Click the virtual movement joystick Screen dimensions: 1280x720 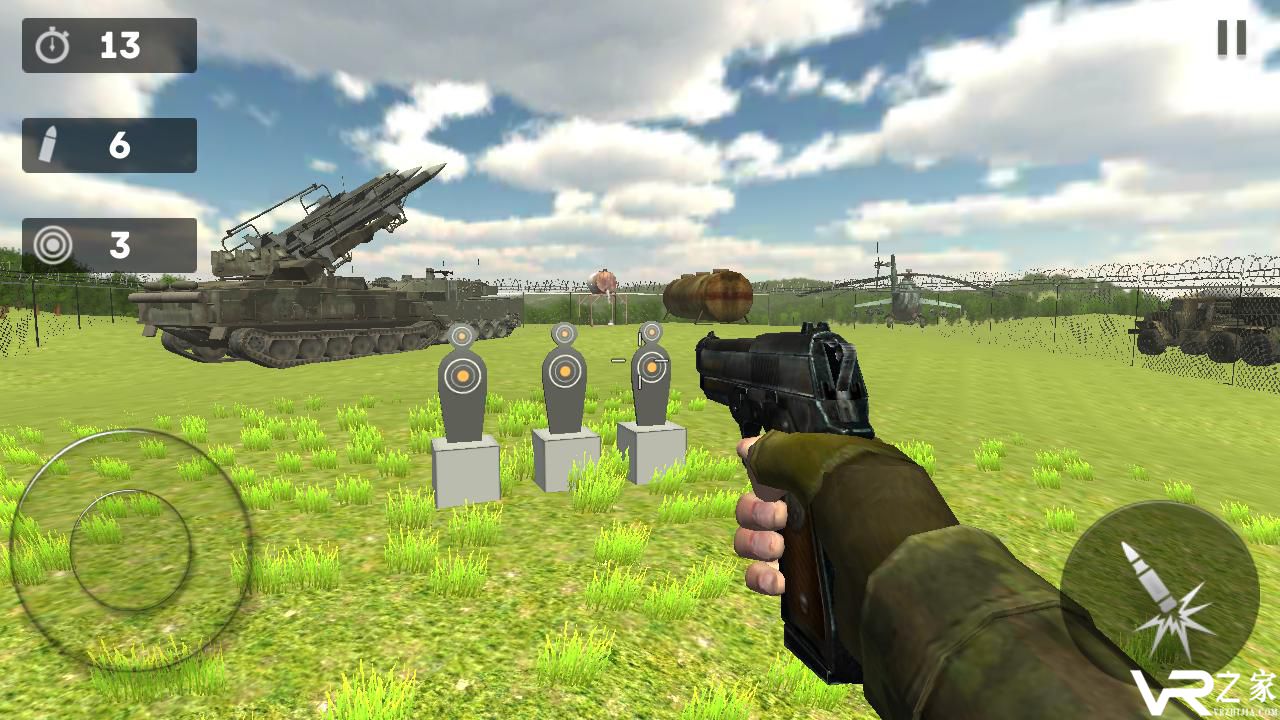[x=130, y=549]
